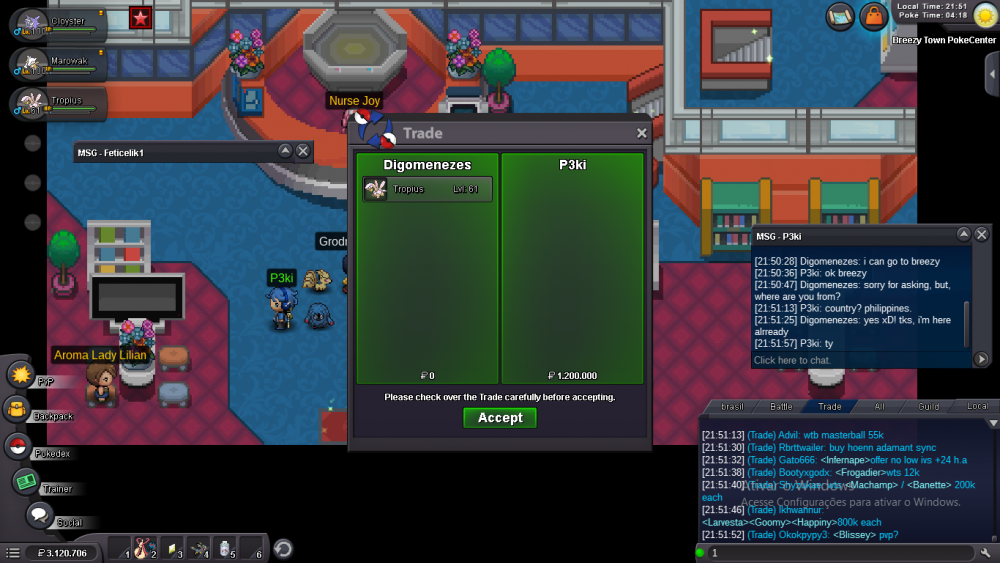
Task: Open chat settings wrench icon
Action: 986,552
